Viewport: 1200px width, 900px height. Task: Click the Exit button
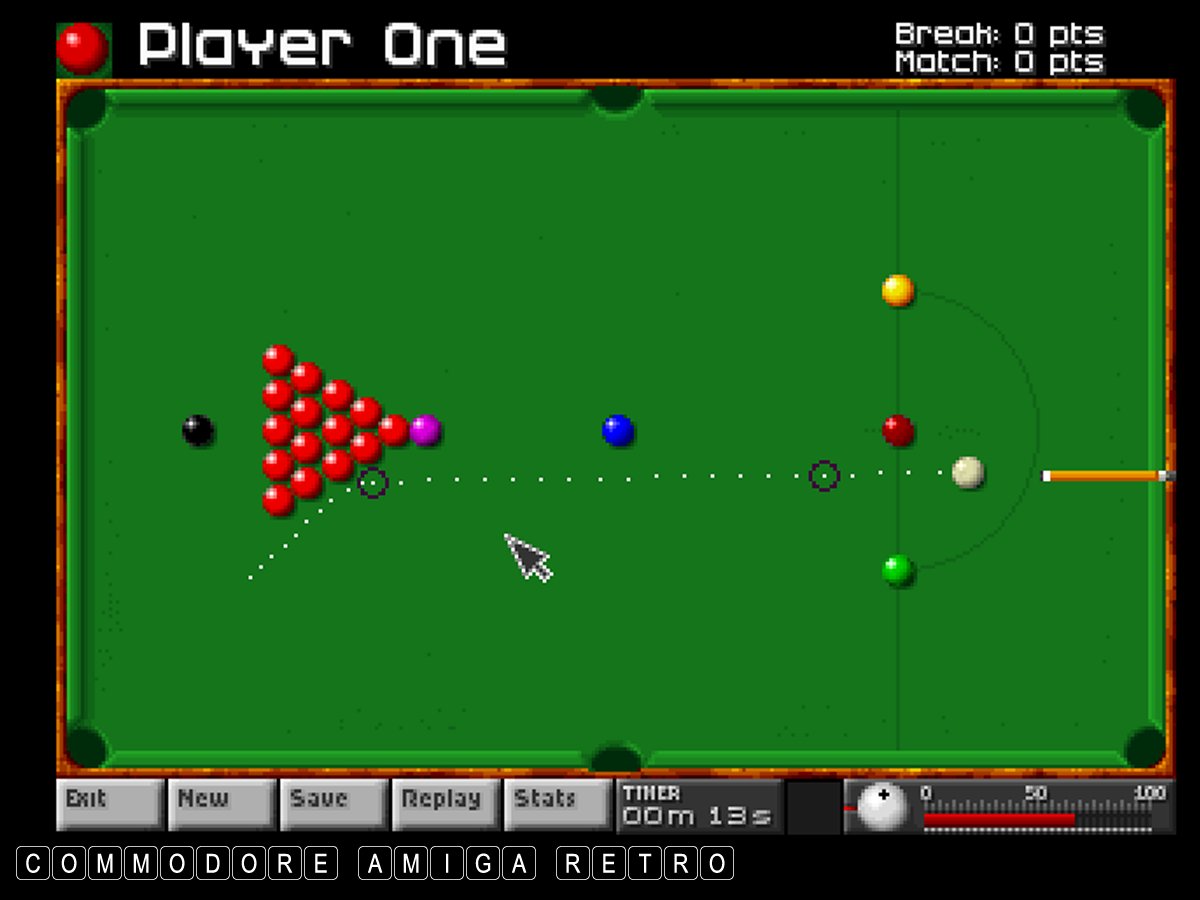pos(109,803)
